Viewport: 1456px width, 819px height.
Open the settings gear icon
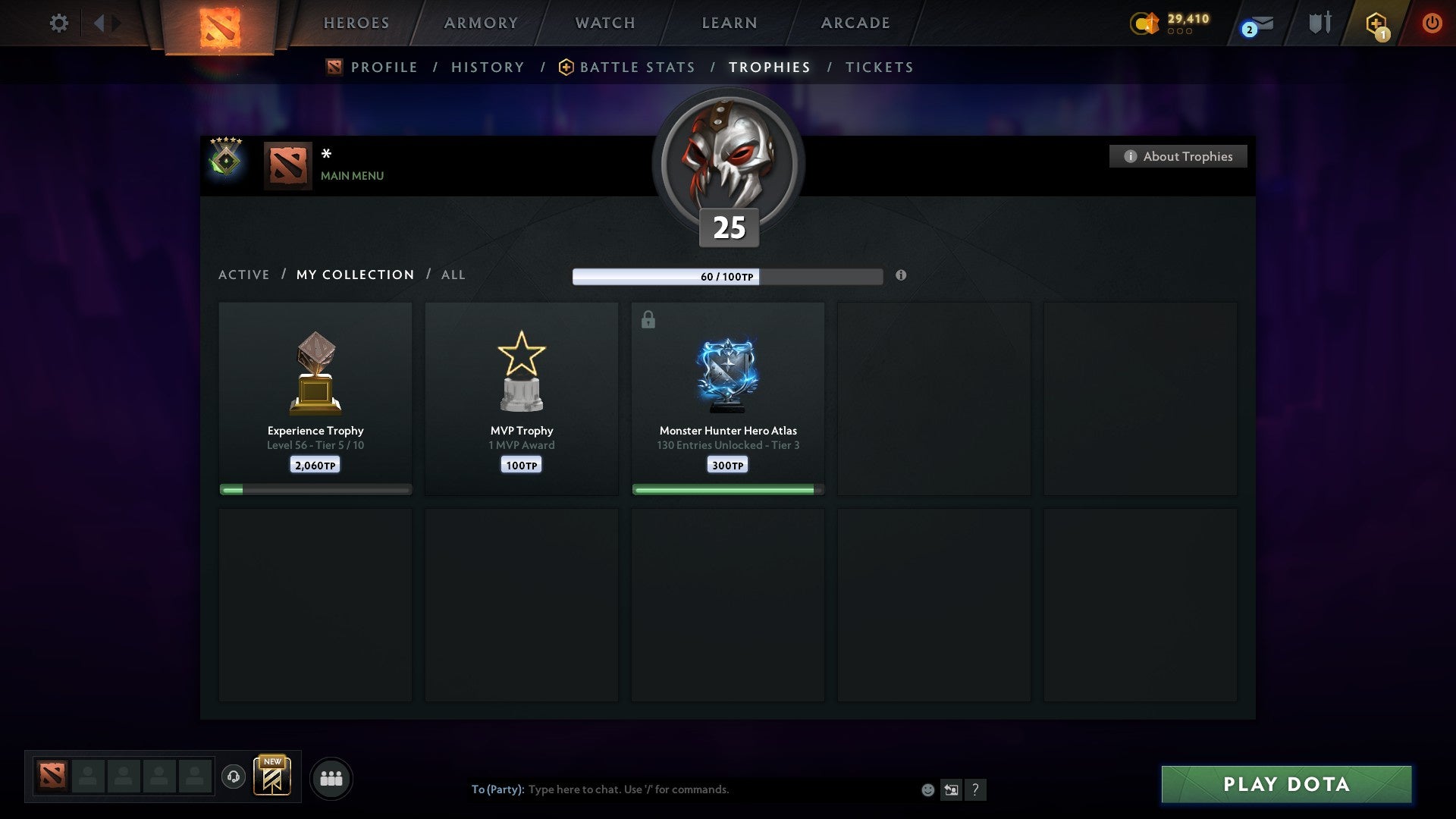pyautogui.click(x=58, y=23)
